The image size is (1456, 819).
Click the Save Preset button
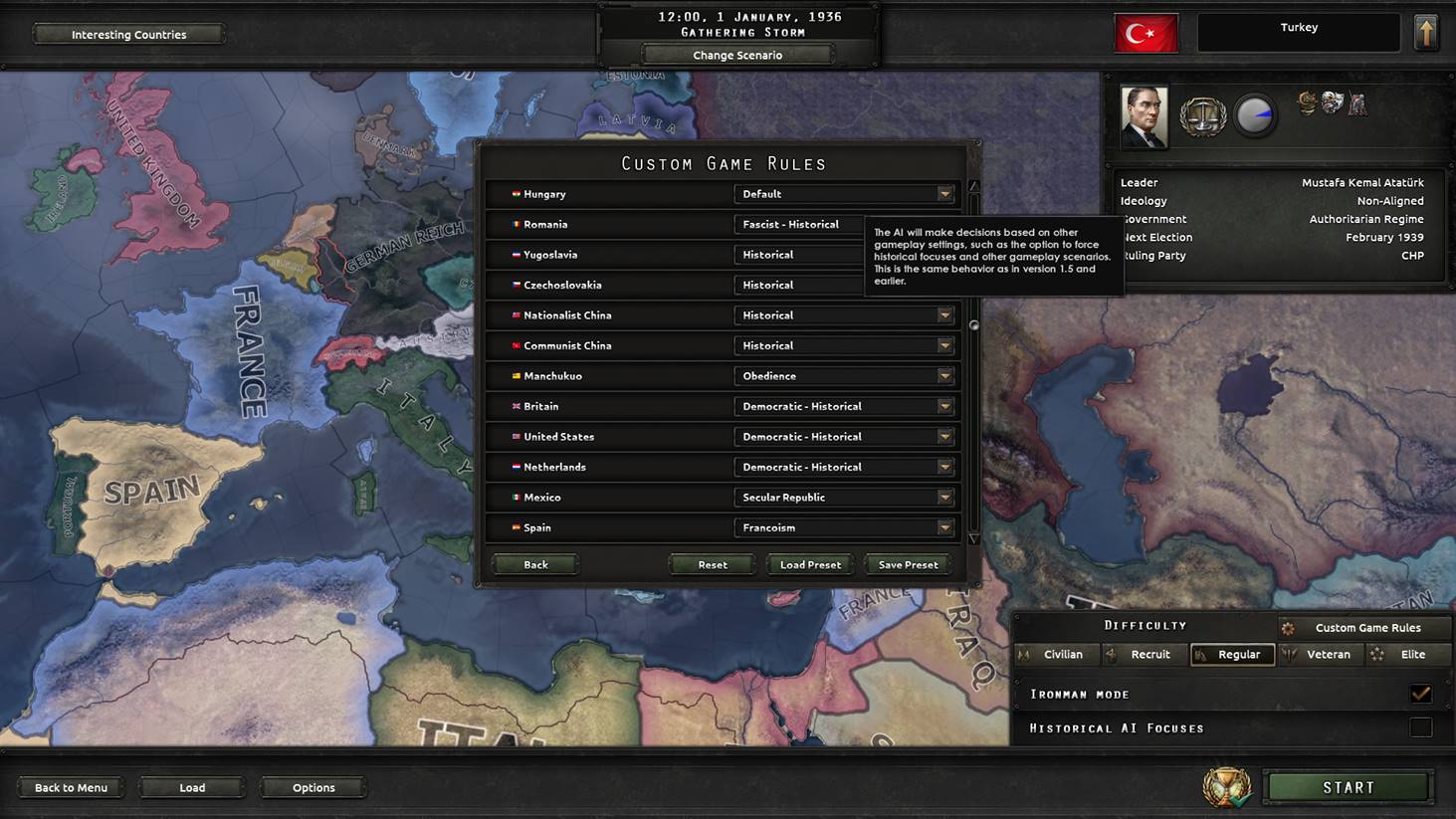pos(907,564)
